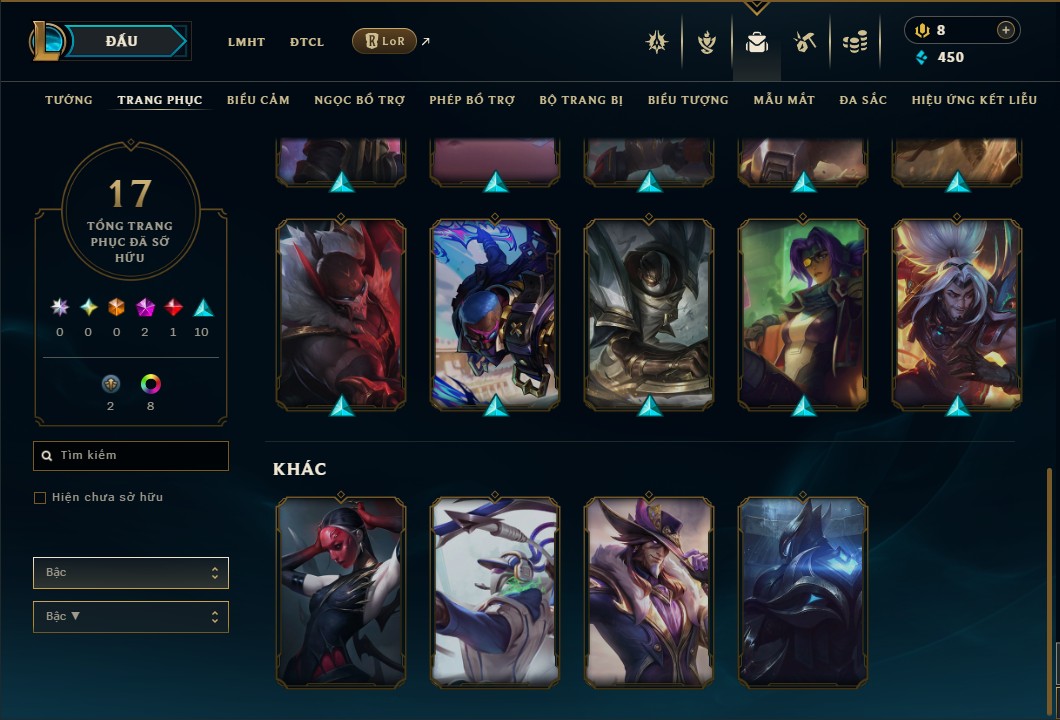Screen dimensions: 1060x720
Task: Switch to ĐTCL game mode
Action: [x=307, y=42]
